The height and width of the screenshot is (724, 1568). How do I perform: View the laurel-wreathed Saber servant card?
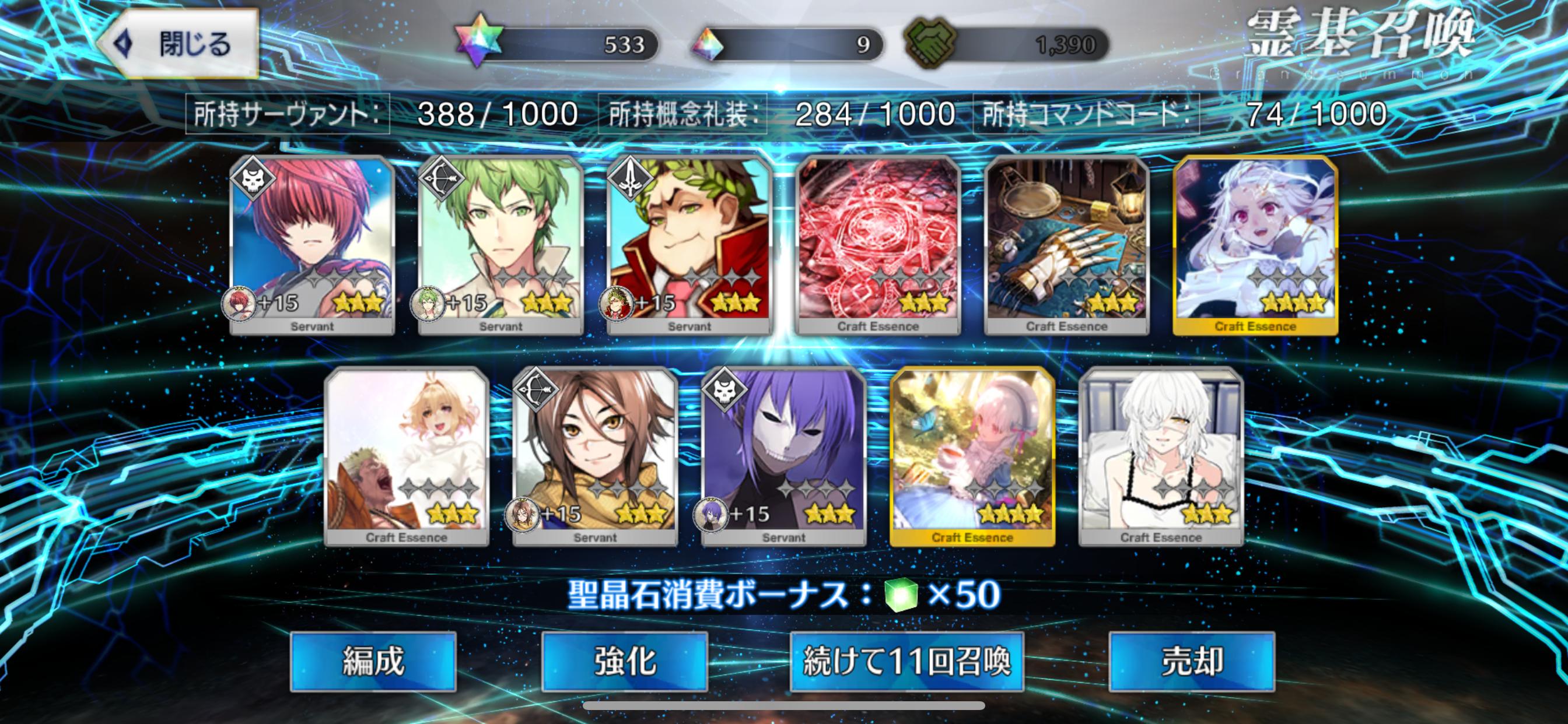coord(689,243)
